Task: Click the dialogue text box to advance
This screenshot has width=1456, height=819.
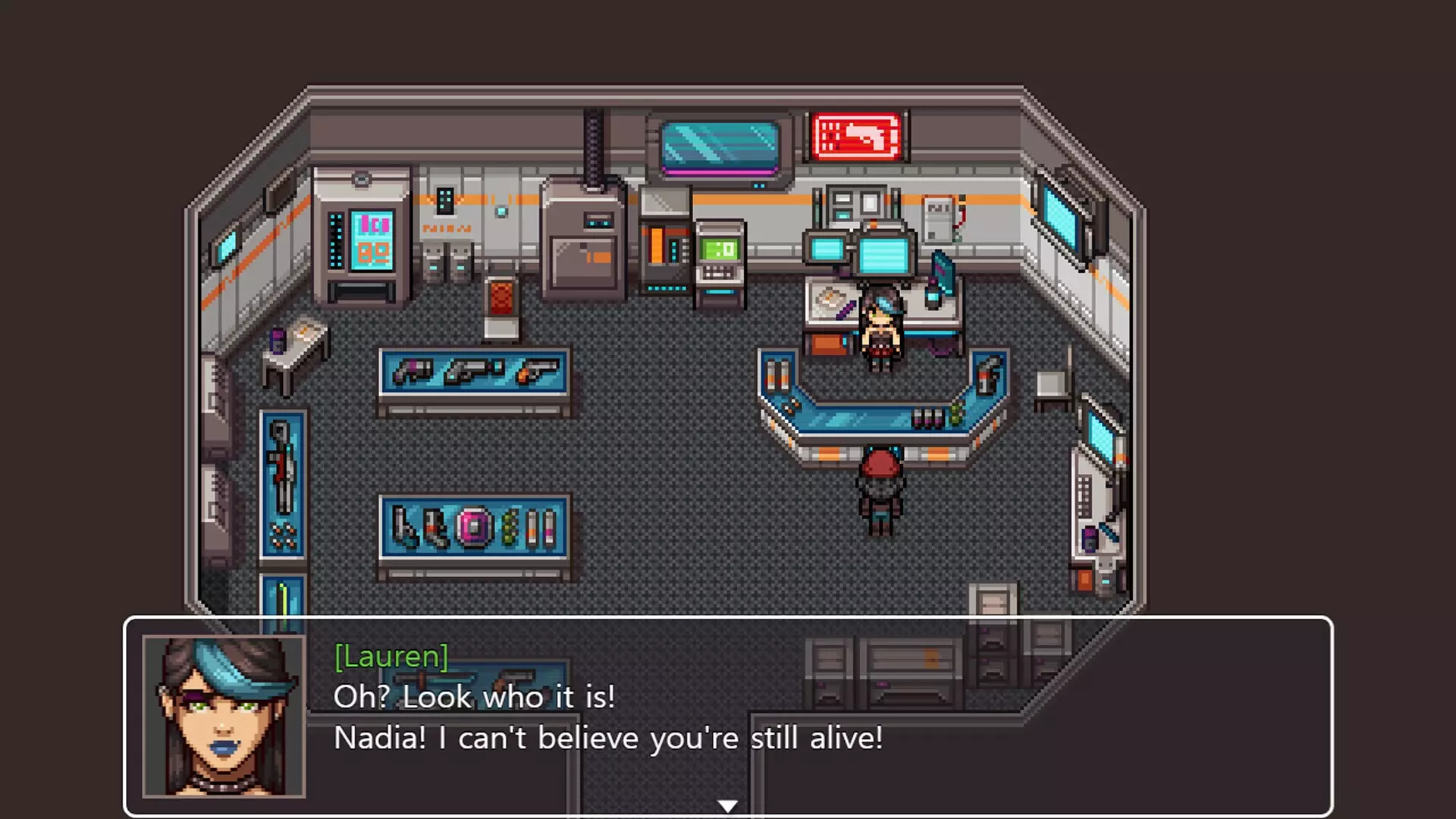Action: [x=607, y=717]
